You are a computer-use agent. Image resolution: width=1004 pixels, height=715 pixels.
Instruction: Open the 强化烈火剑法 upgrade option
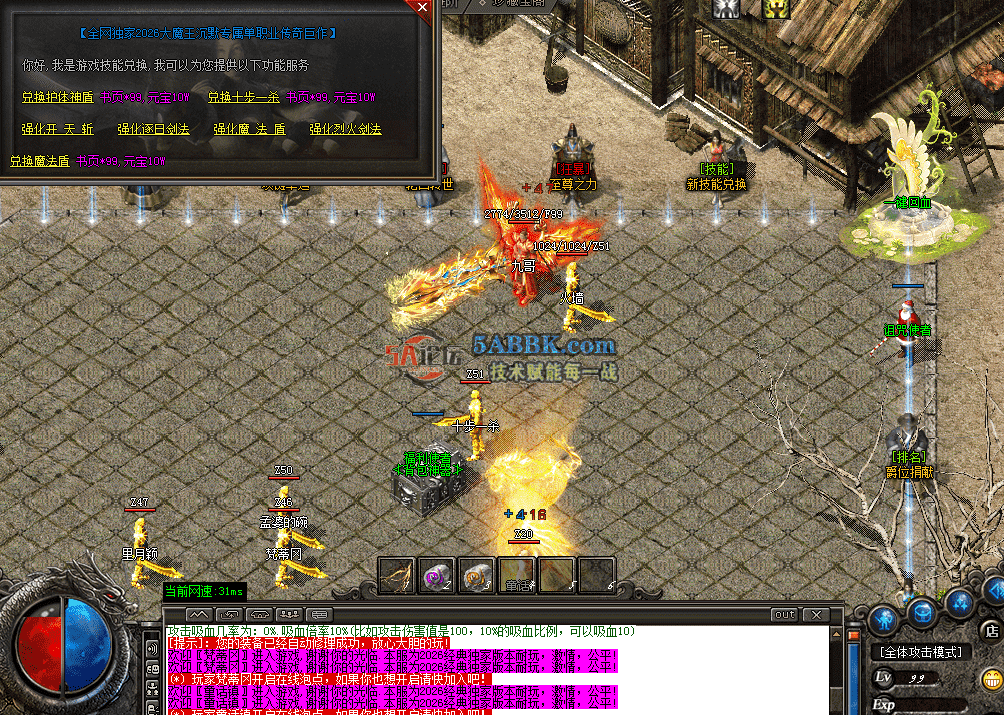[345, 129]
